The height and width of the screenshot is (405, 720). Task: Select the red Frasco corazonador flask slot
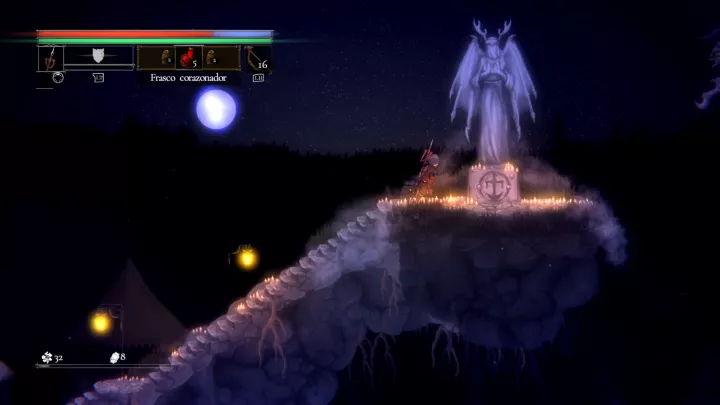tap(188, 58)
